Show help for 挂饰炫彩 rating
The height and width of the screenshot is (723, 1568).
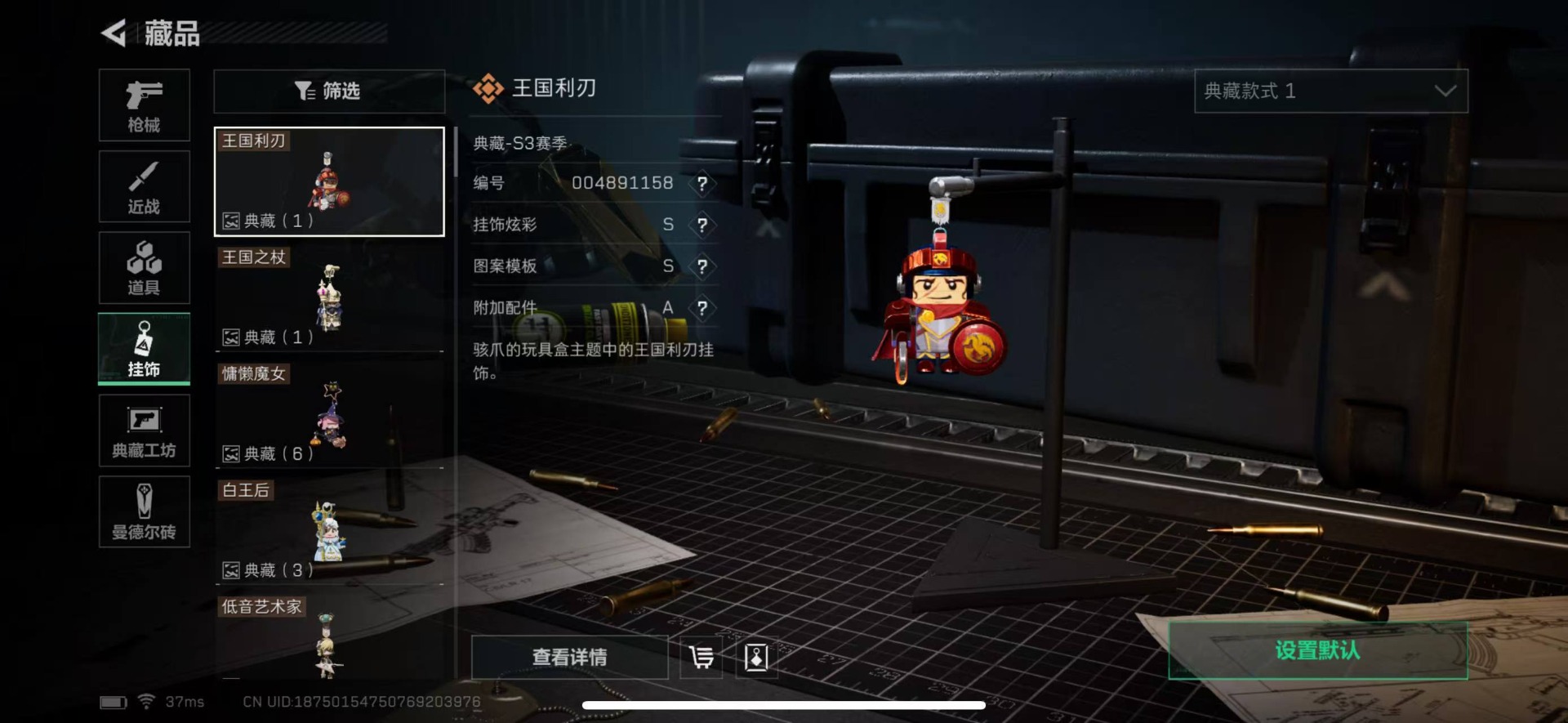702,225
